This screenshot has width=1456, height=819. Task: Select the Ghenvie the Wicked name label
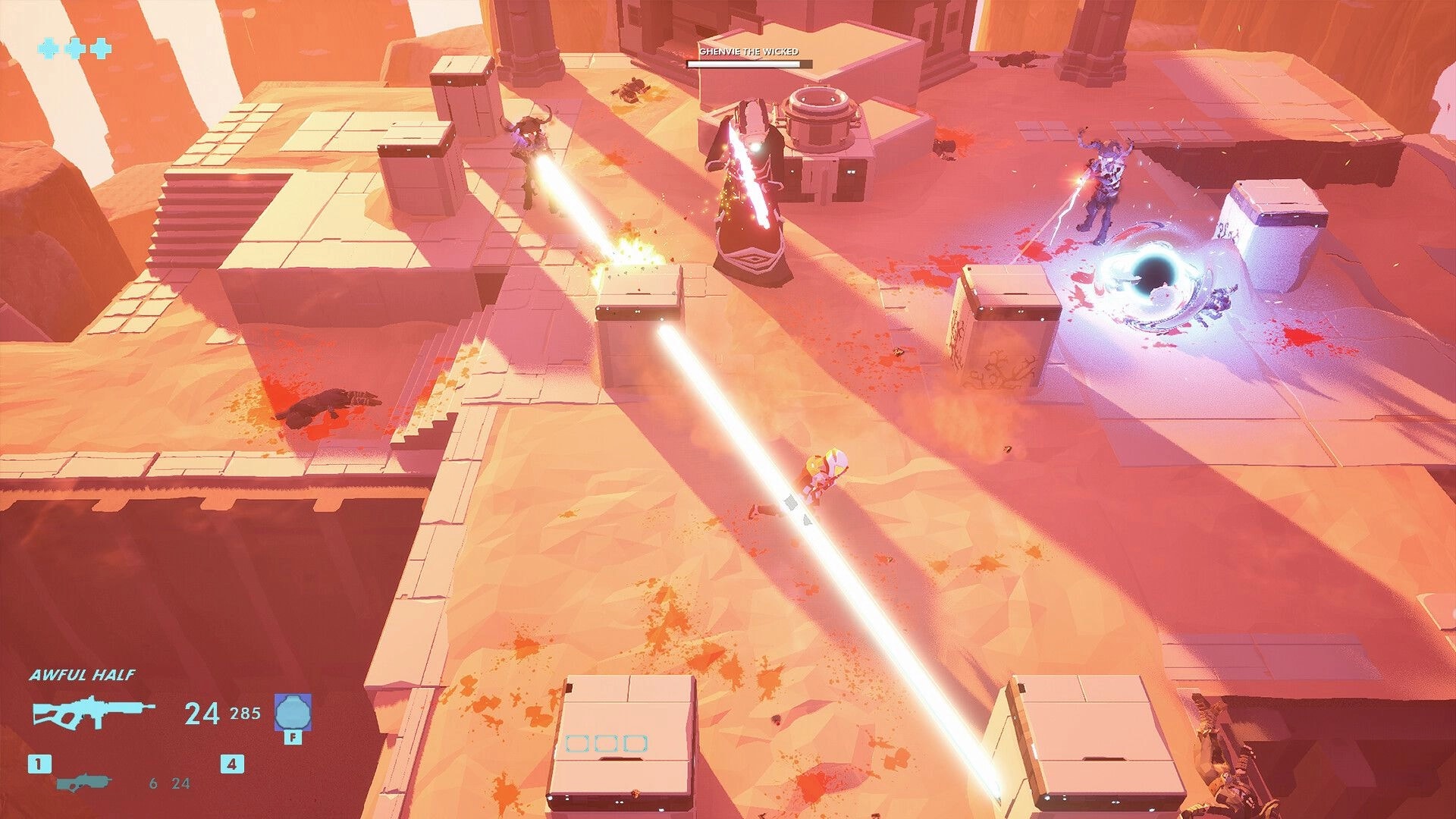(x=751, y=53)
